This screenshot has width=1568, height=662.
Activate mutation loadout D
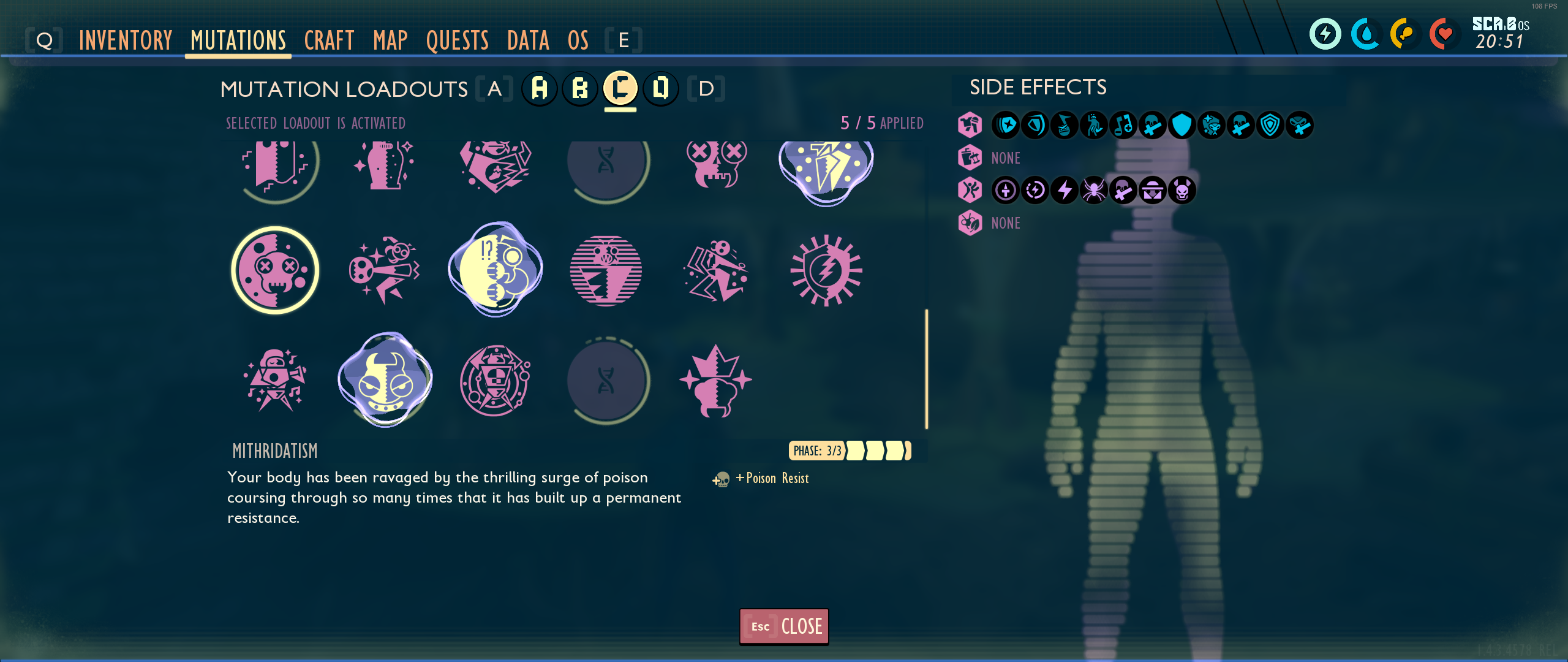(x=661, y=88)
